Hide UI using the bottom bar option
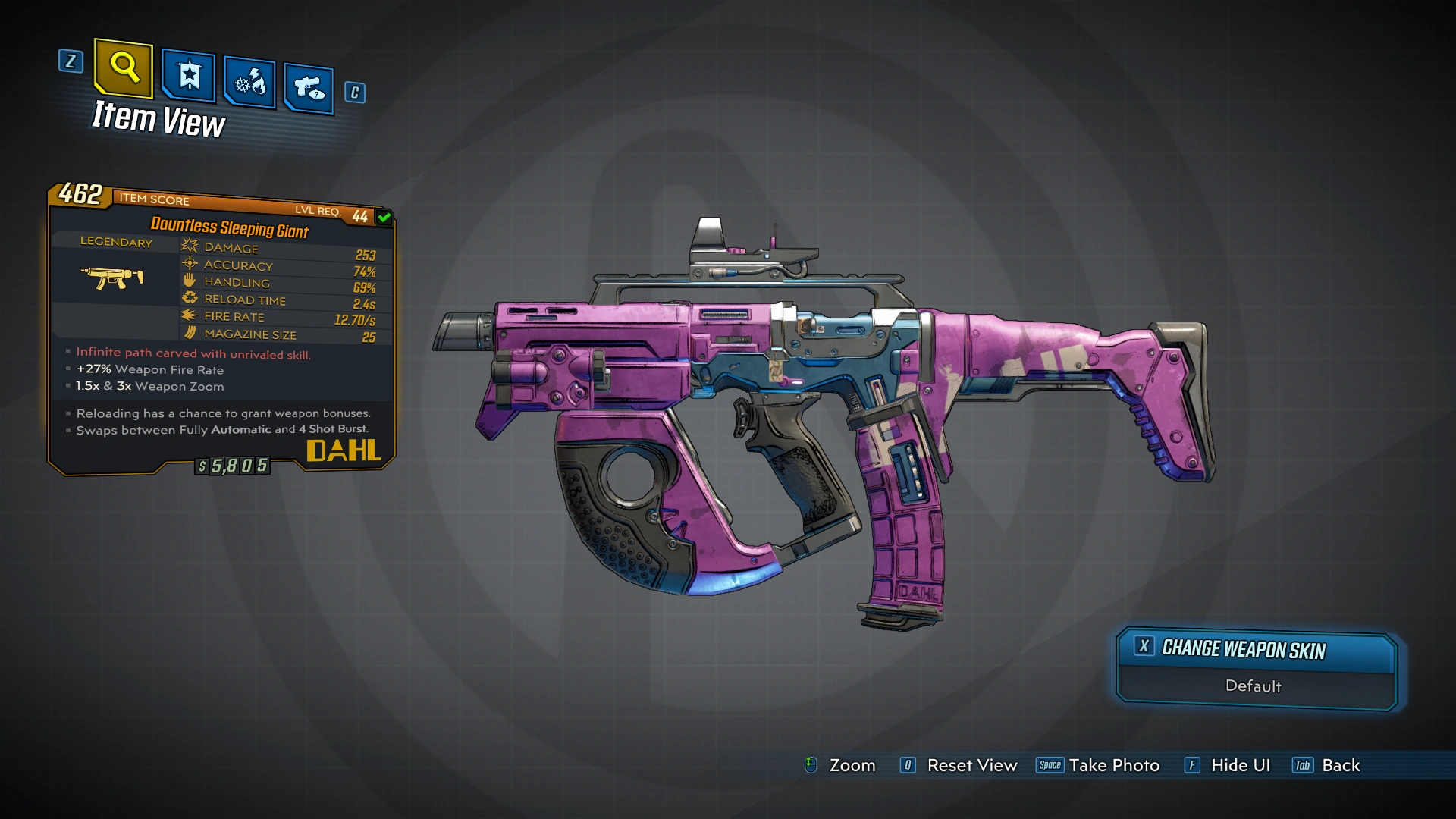 coord(1228,765)
